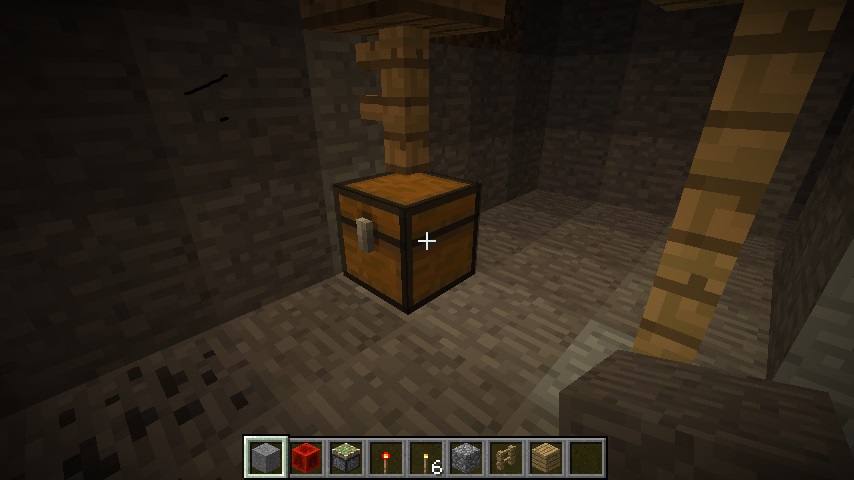The height and width of the screenshot is (480, 854).
Task: Select the smooth stone block slot
Action: point(266,458)
